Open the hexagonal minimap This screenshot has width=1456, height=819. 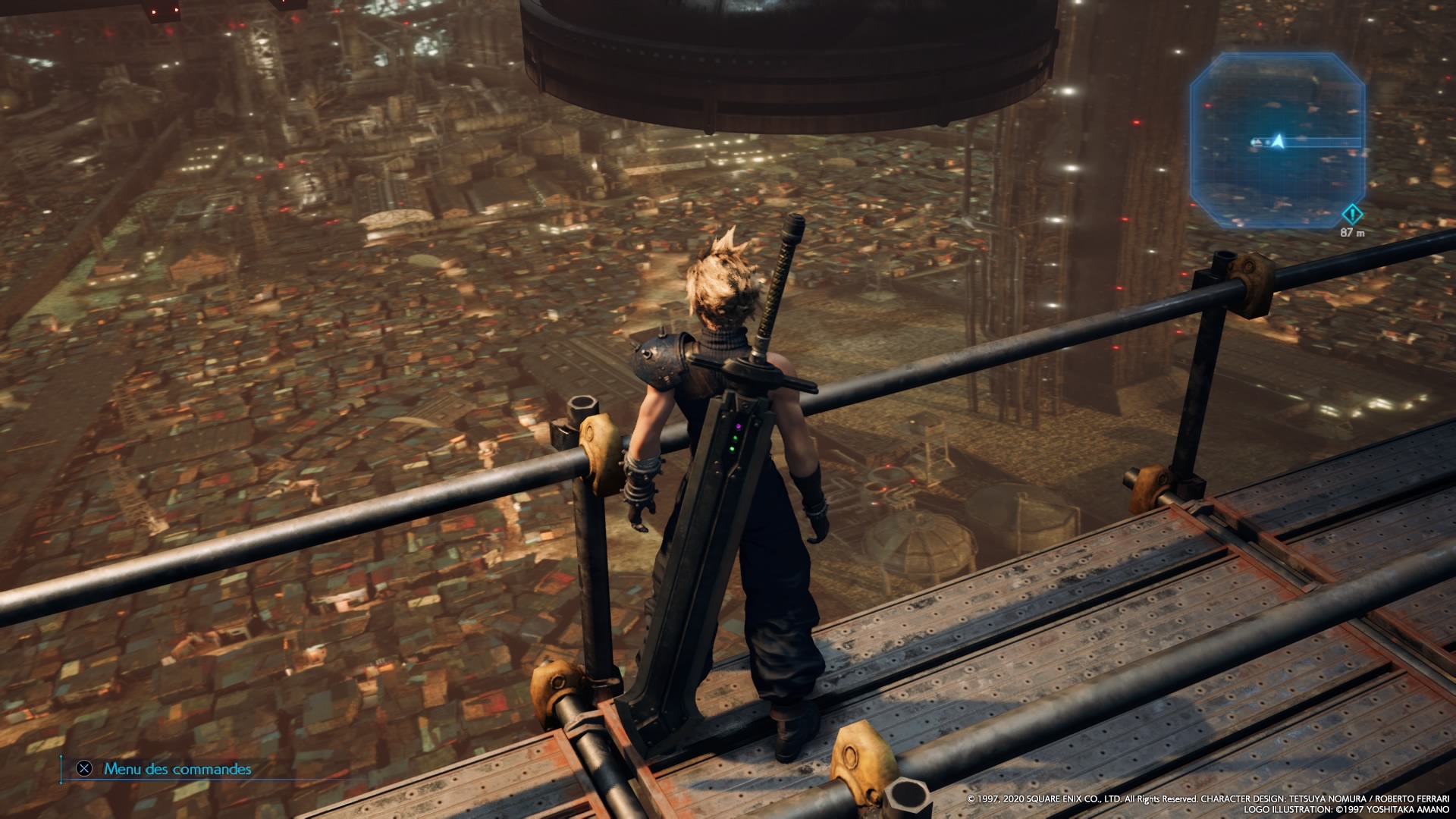1277,140
